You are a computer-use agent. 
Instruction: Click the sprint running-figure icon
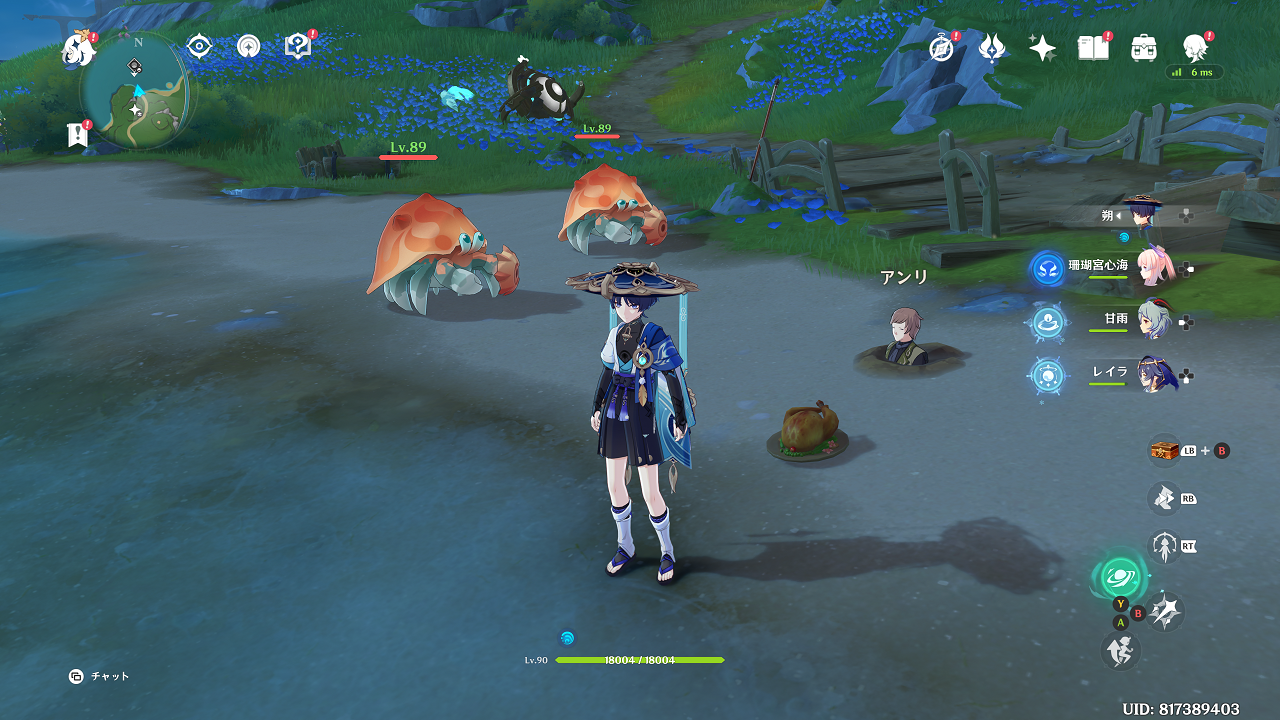pos(1120,652)
